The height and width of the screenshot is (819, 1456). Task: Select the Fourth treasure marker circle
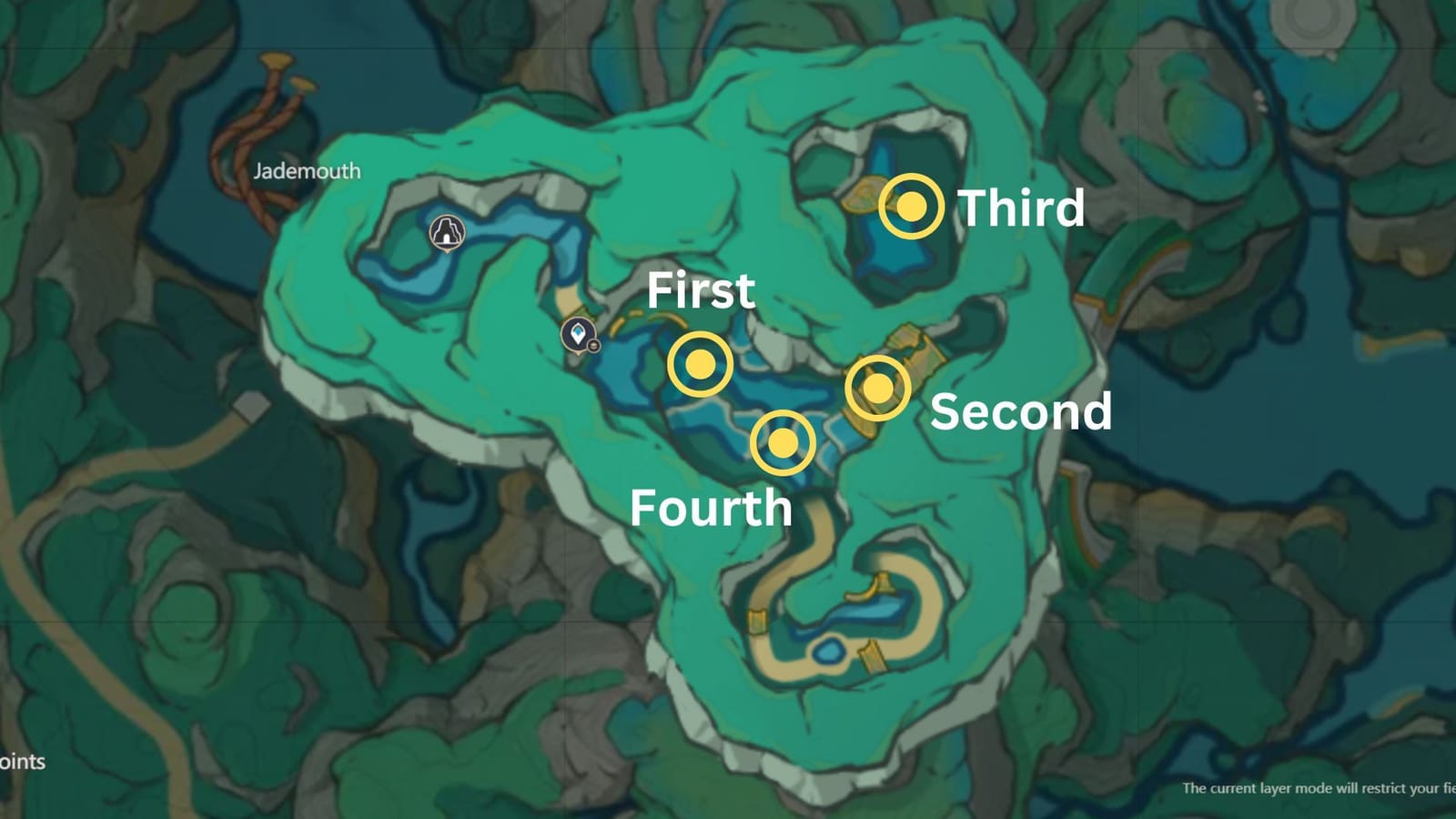tap(784, 443)
